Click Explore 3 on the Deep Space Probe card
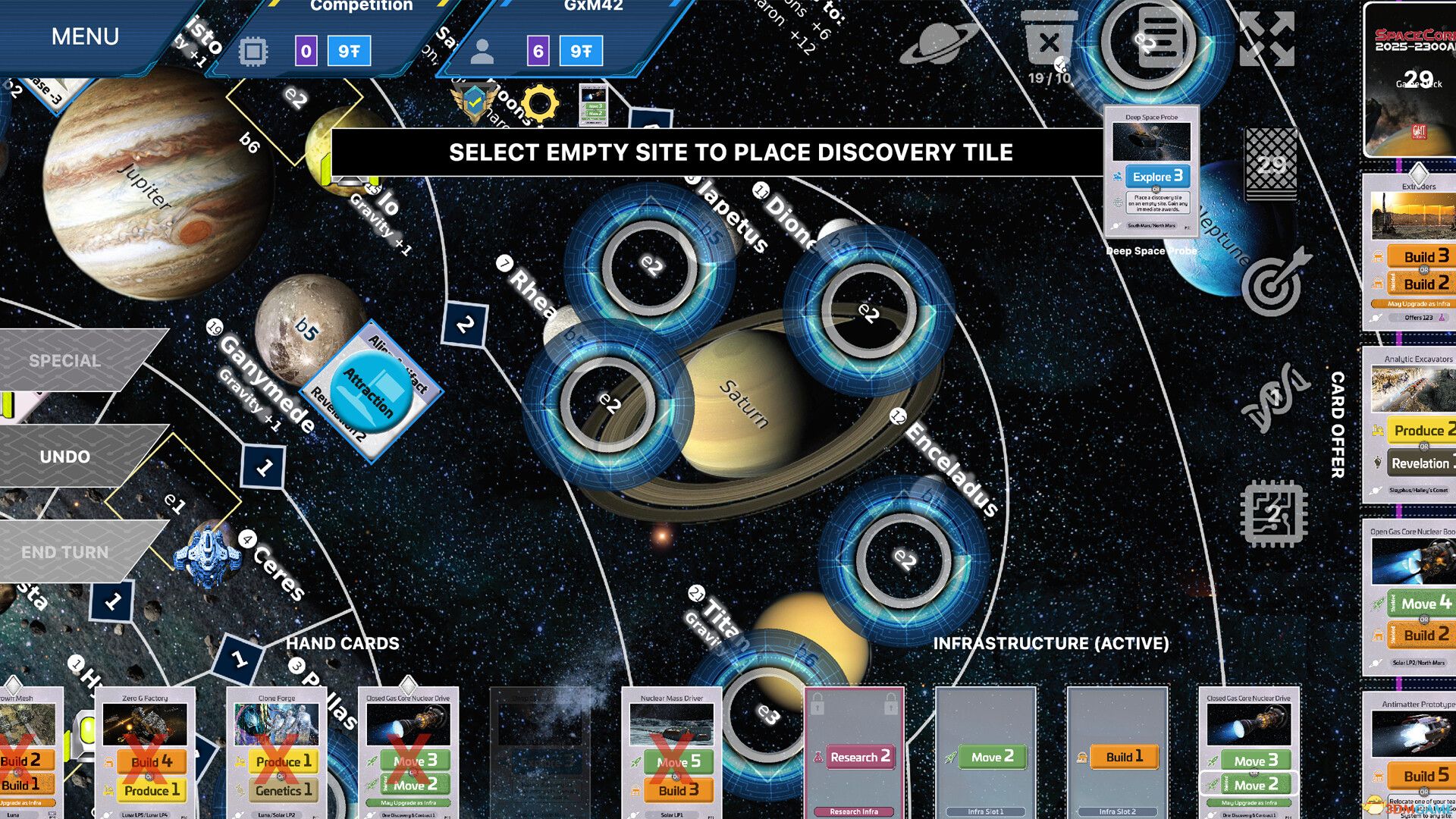The width and height of the screenshot is (1456, 819). coord(1156,176)
